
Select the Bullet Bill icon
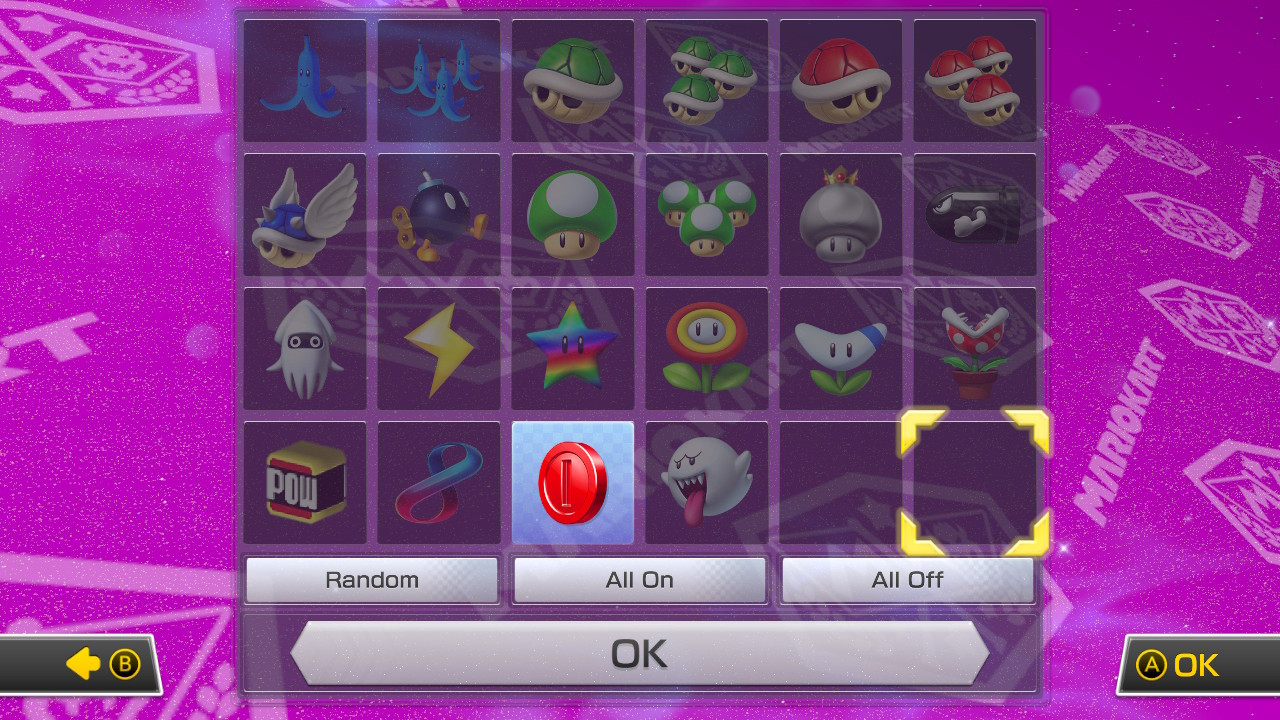click(x=974, y=214)
